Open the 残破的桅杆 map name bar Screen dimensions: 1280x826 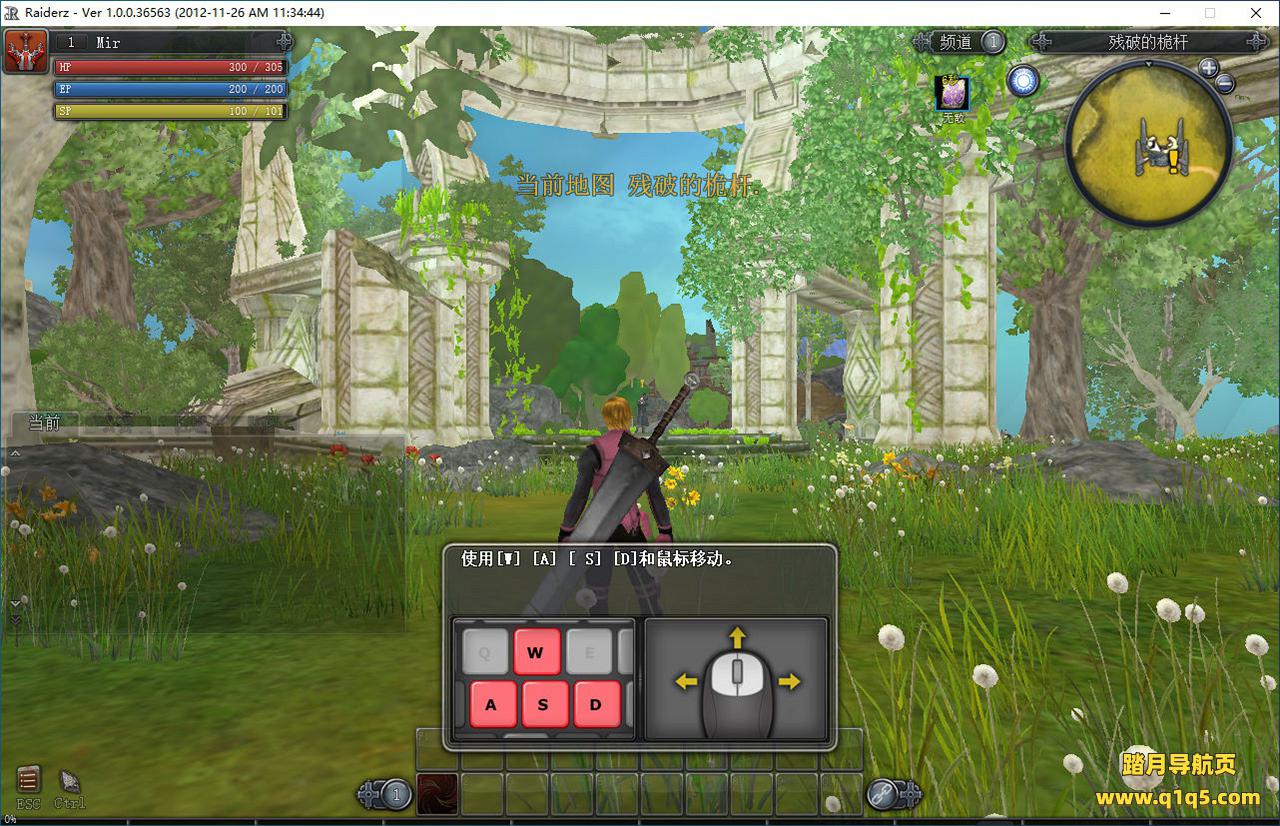tap(1148, 42)
